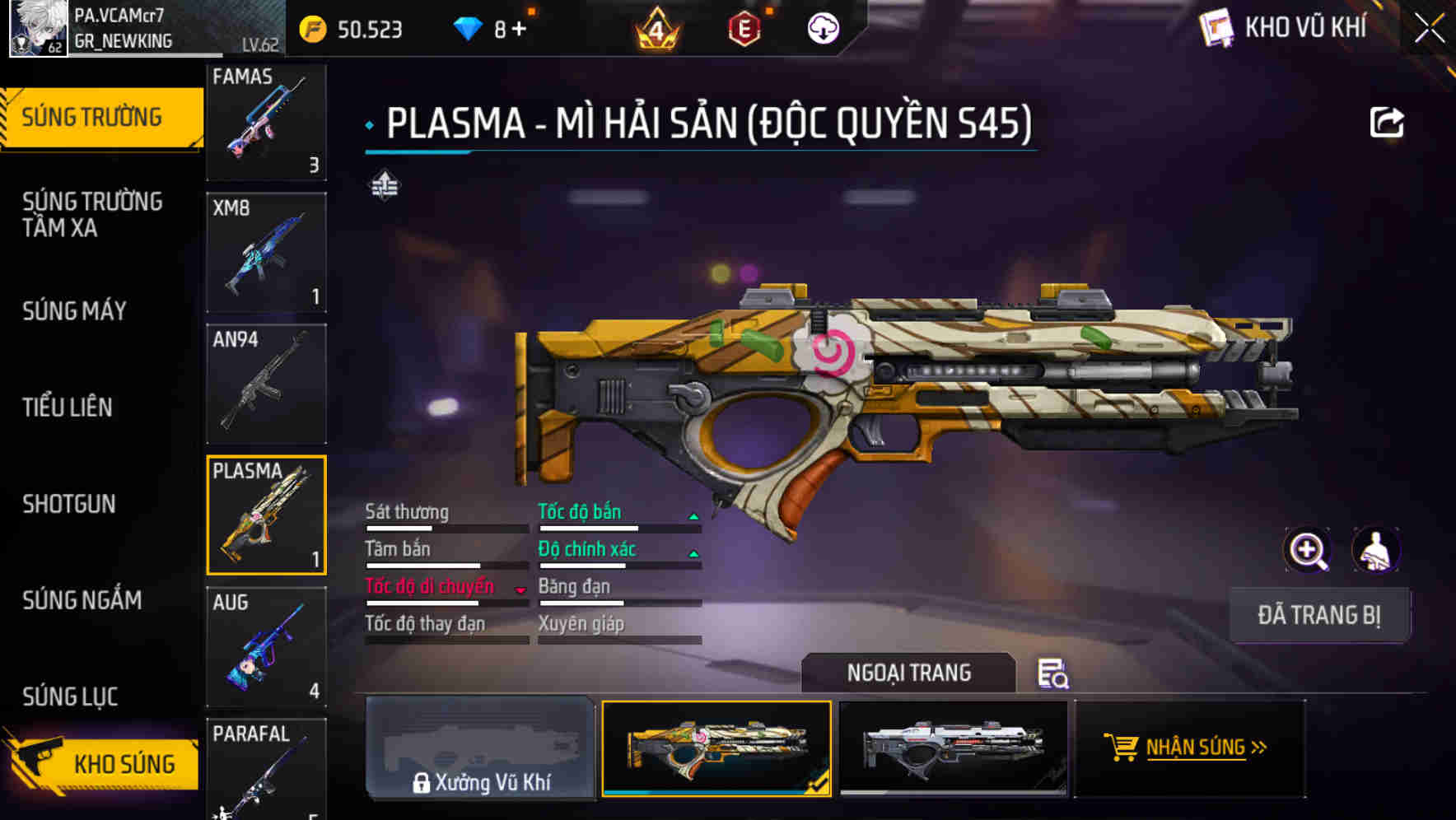
Task: Pick the AUG weapon tile
Action: click(266, 646)
